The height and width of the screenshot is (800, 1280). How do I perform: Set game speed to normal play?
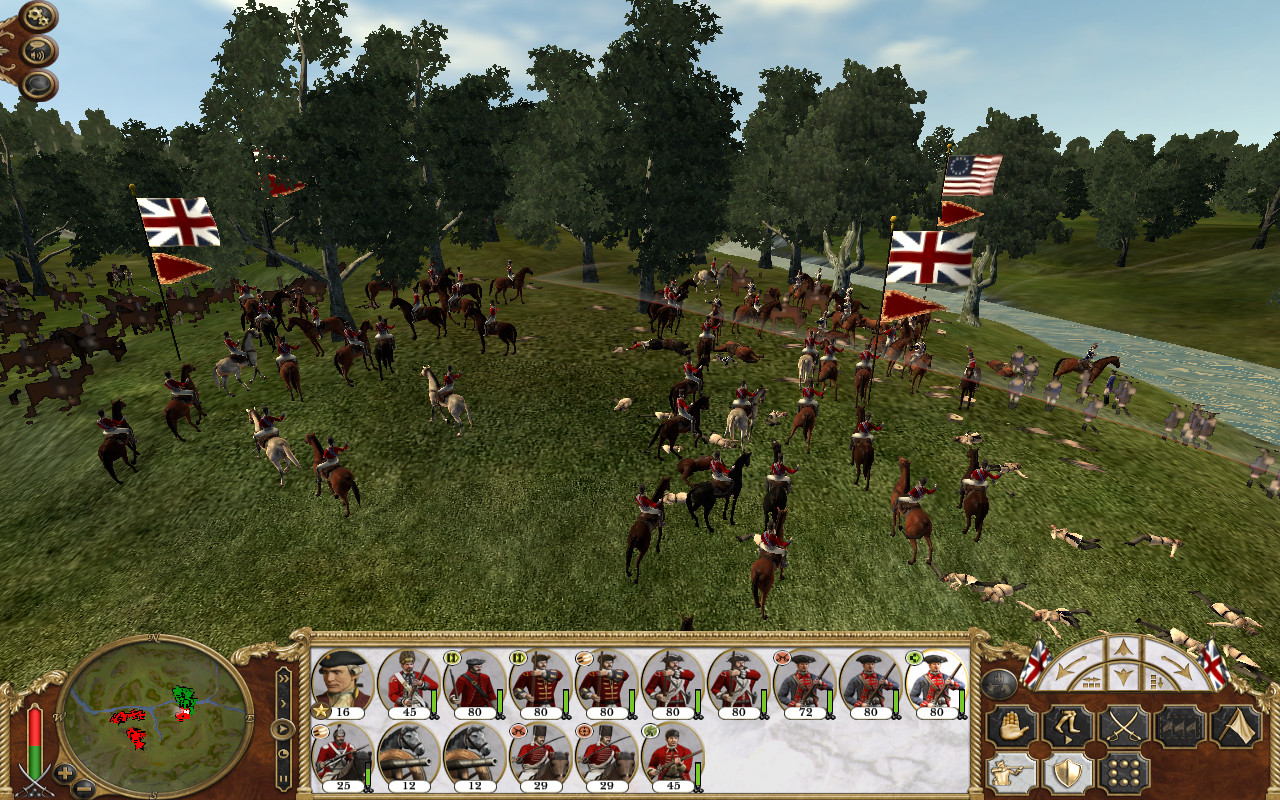pos(284,728)
